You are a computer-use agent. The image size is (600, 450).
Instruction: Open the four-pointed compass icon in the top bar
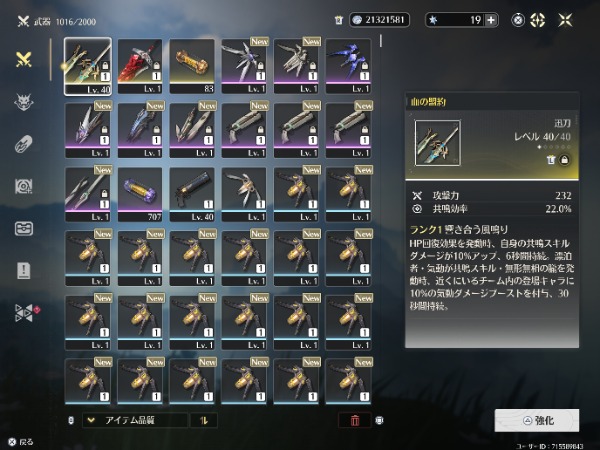click(x=537, y=19)
